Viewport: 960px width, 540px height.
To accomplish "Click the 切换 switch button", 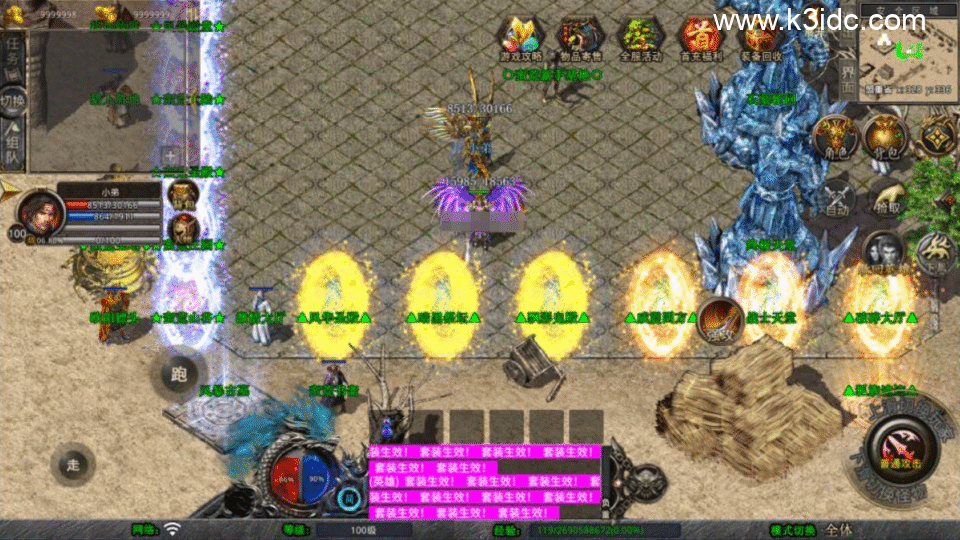I will point(13,100).
